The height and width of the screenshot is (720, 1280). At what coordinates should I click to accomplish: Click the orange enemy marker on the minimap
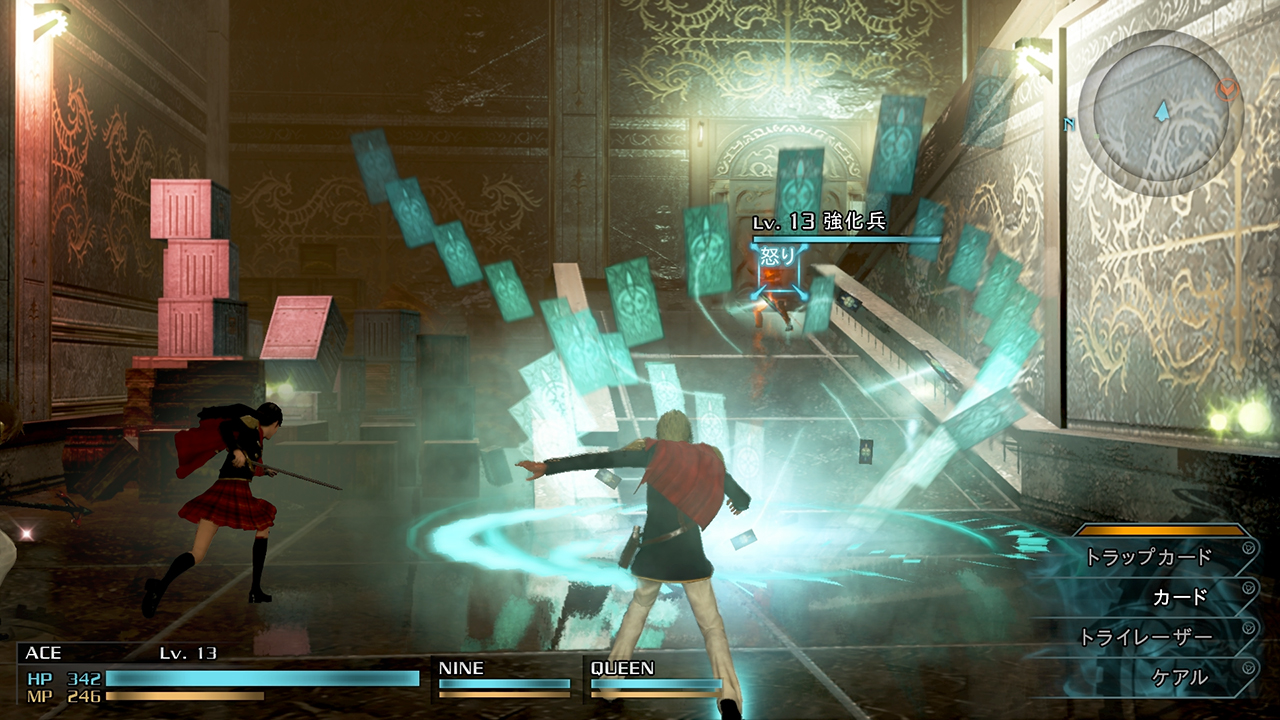click(1227, 87)
